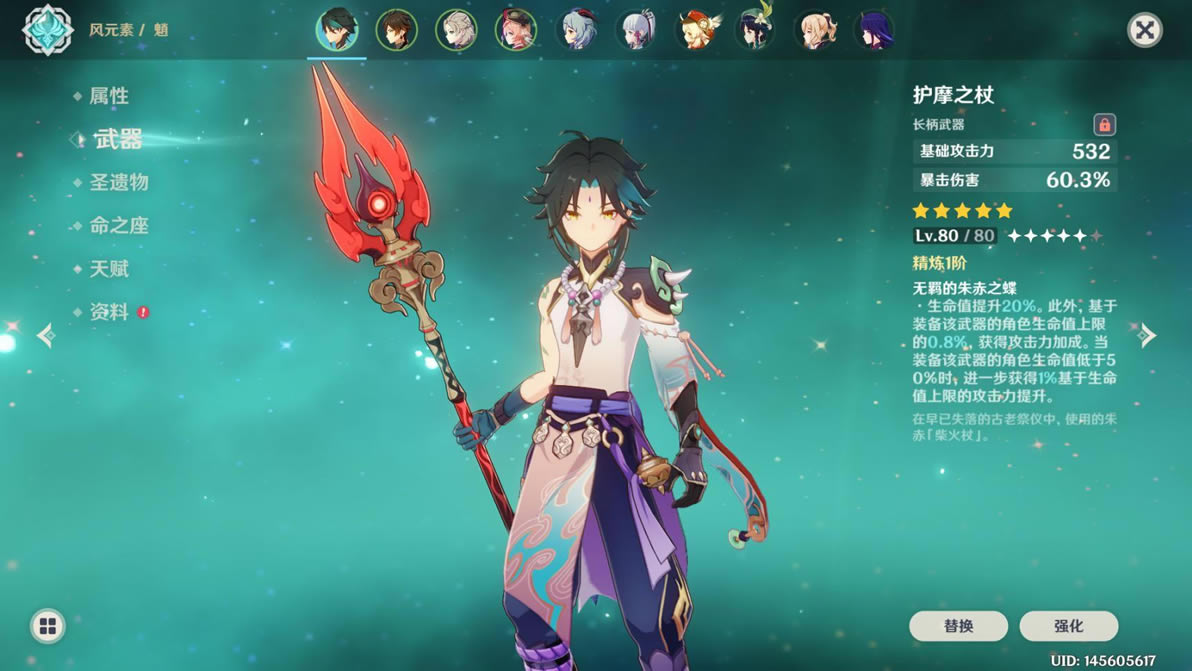This screenshot has width=1192, height=671.
Task: Click the 强化 enhance weapon button
Action: coord(1068,626)
